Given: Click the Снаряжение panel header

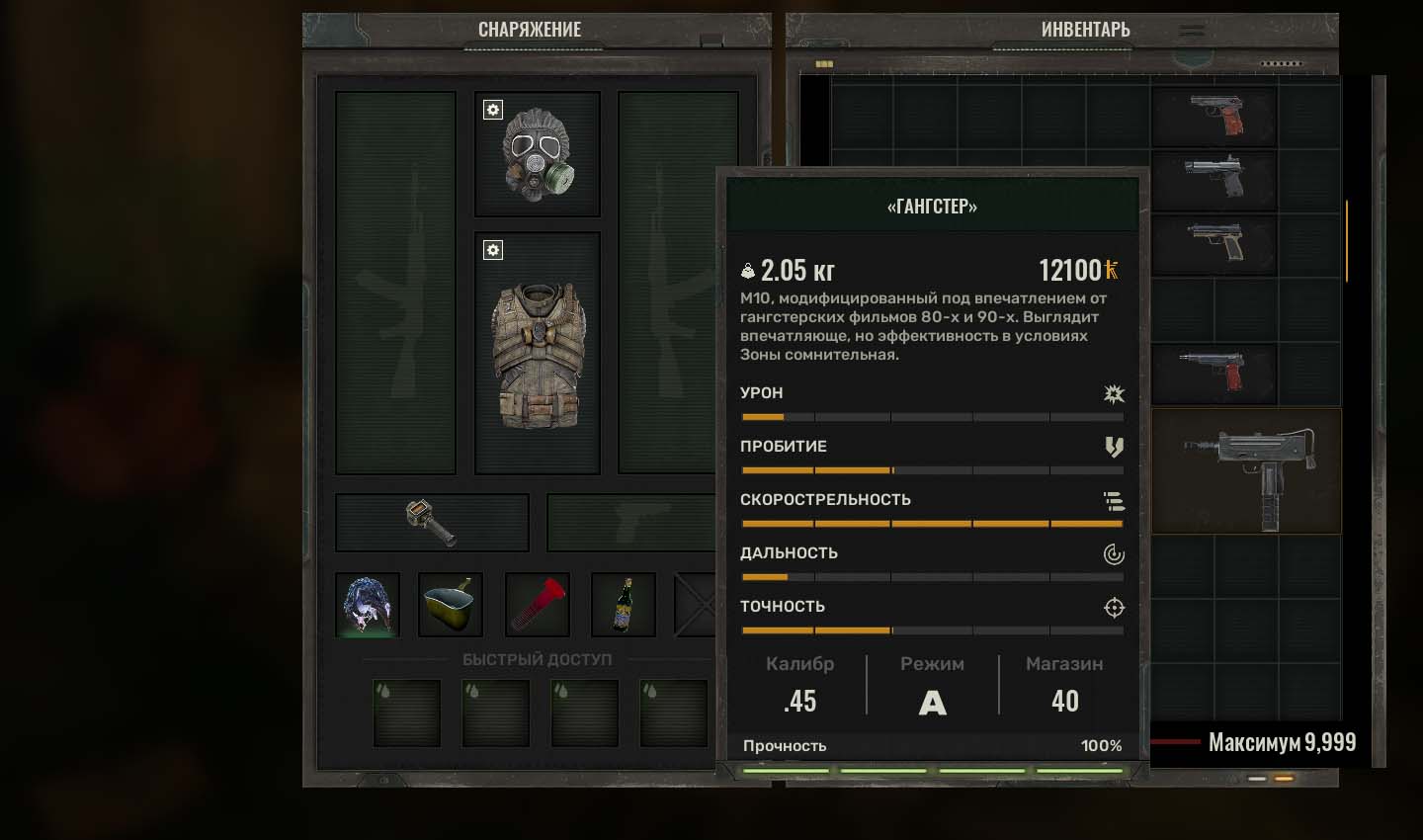Looking at the screenshot, I should point(530,30).
